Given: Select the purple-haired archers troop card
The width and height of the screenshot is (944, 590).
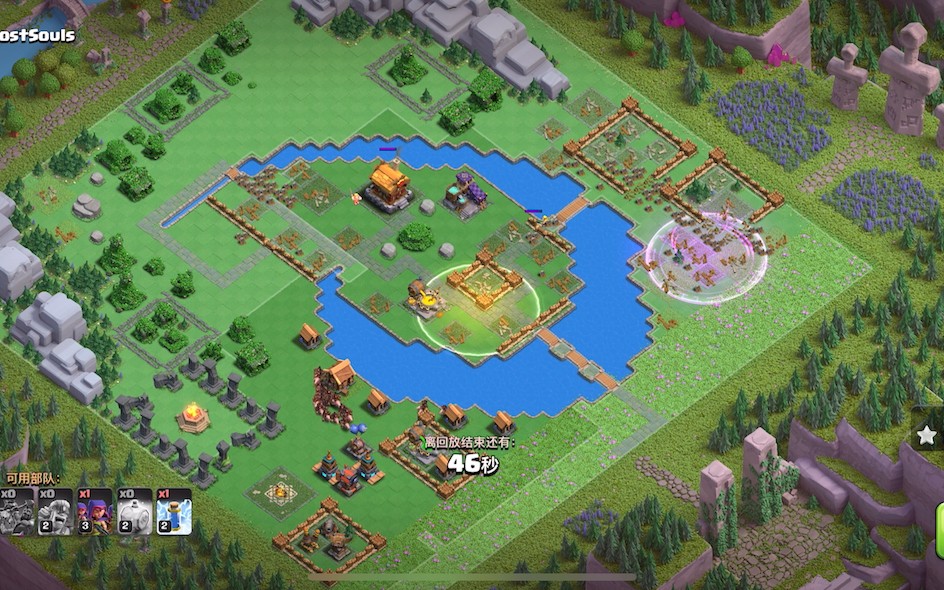Looking at the screenshot, I should pyautogui.click(x=95, y=511).
